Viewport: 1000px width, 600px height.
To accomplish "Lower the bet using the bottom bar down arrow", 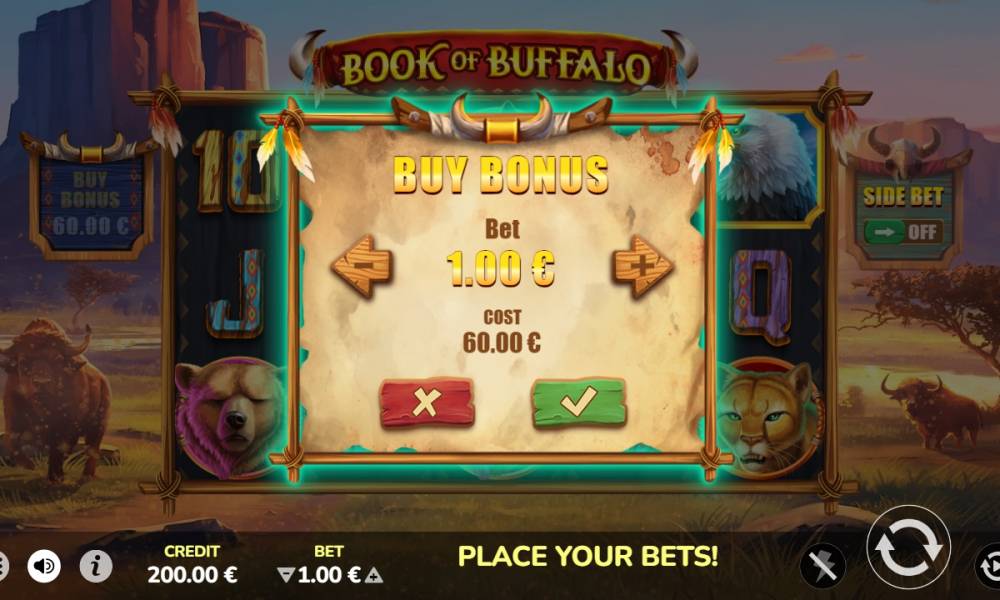I will [285, 575].
